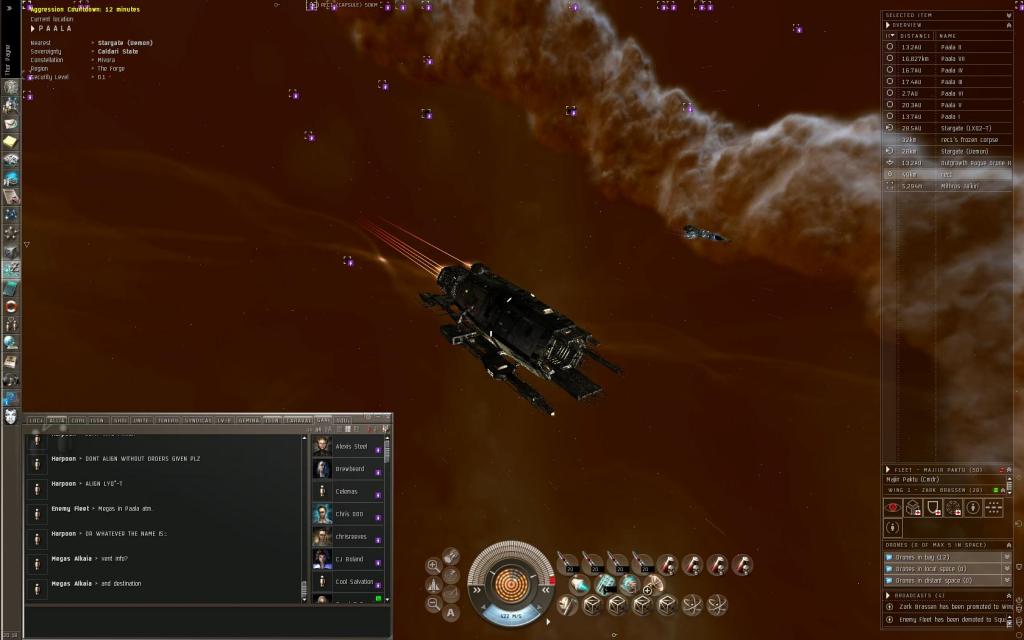Viewport: 1024px width, 640px height.
Task: Sort the overview by Distance column
Action: coord(915,35)
